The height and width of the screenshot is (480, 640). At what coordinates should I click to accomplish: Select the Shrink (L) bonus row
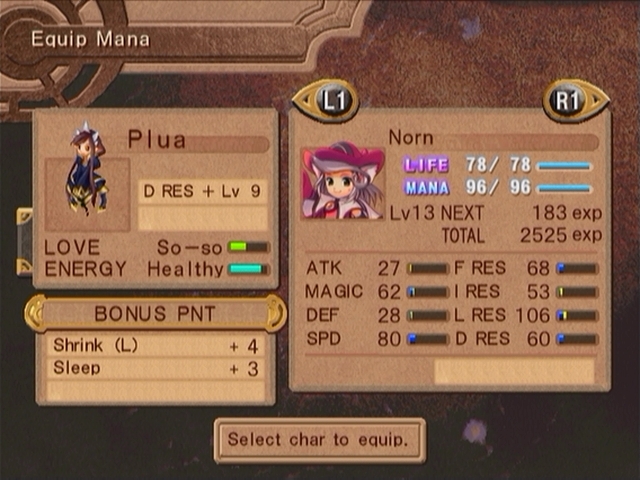pyautogui.click(x=157, y=346)
